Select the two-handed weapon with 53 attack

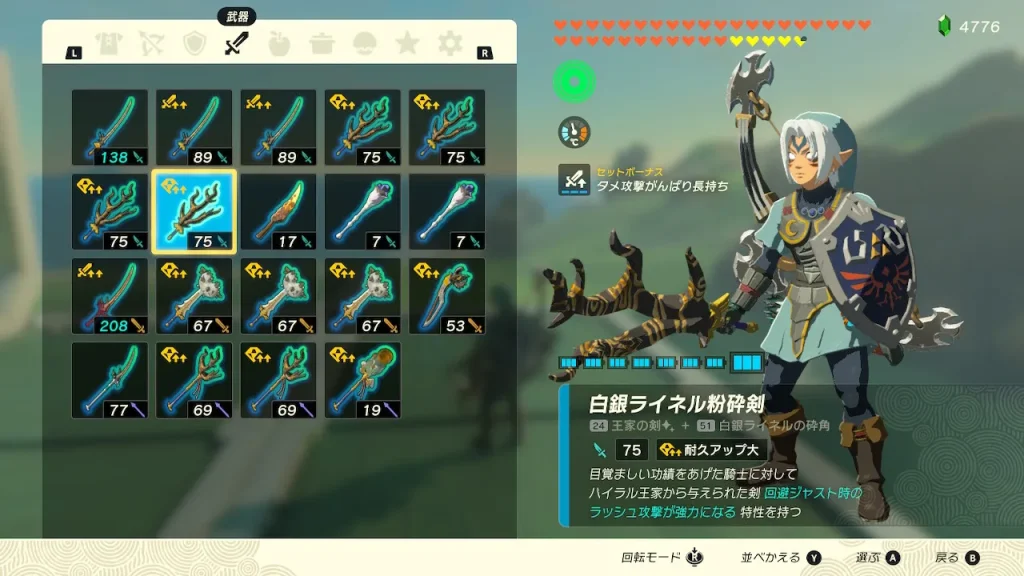447,296
